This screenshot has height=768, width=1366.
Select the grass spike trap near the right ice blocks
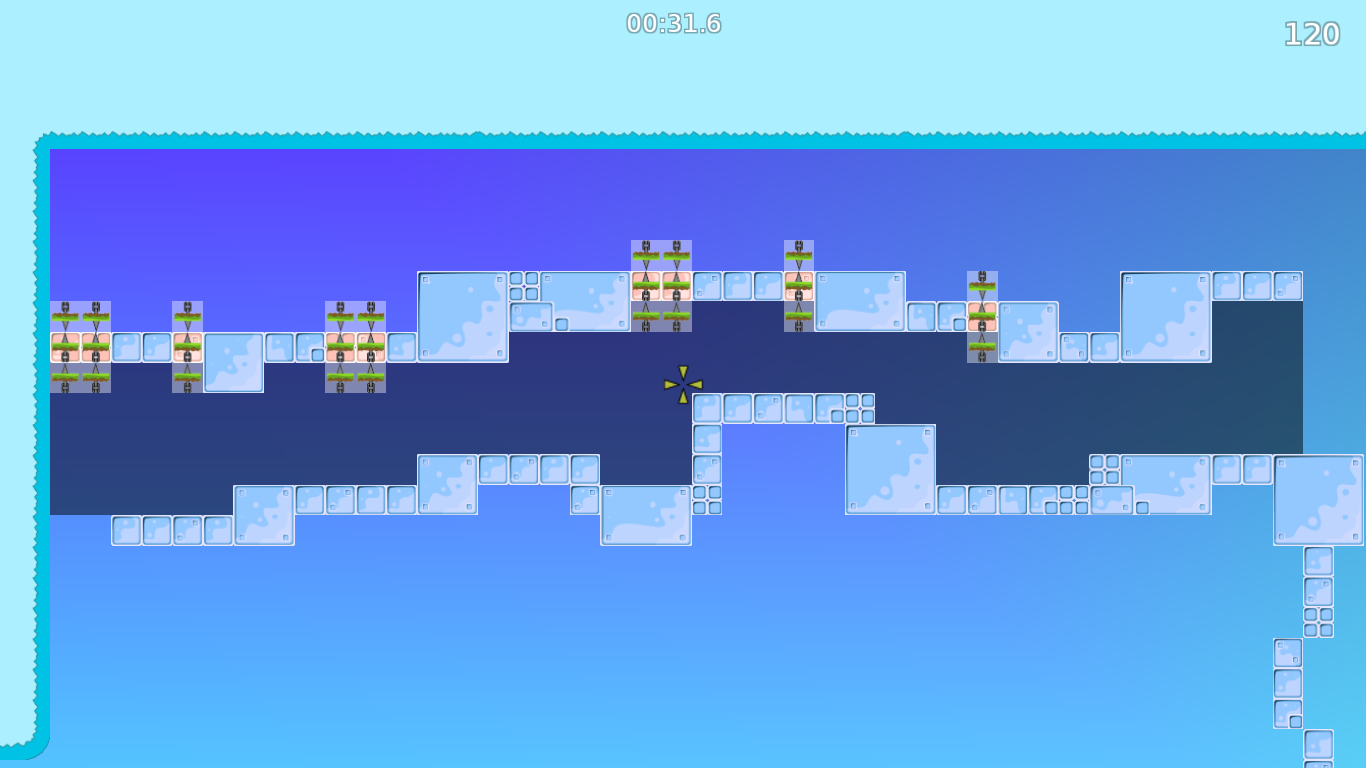(x=983, y=315)
